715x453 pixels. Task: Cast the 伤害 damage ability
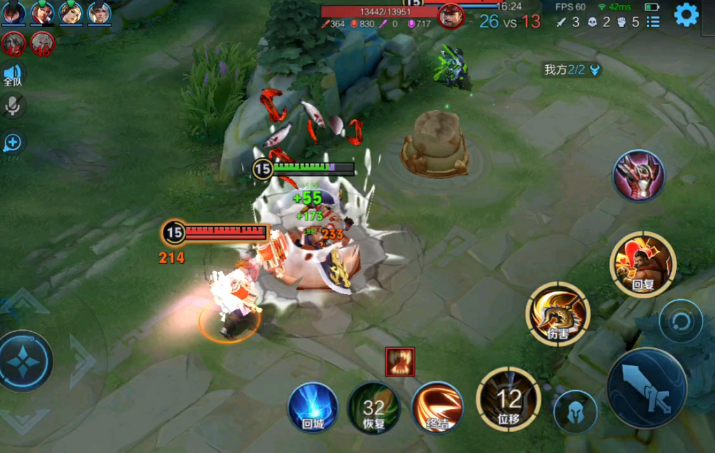(x=557, y=313)
